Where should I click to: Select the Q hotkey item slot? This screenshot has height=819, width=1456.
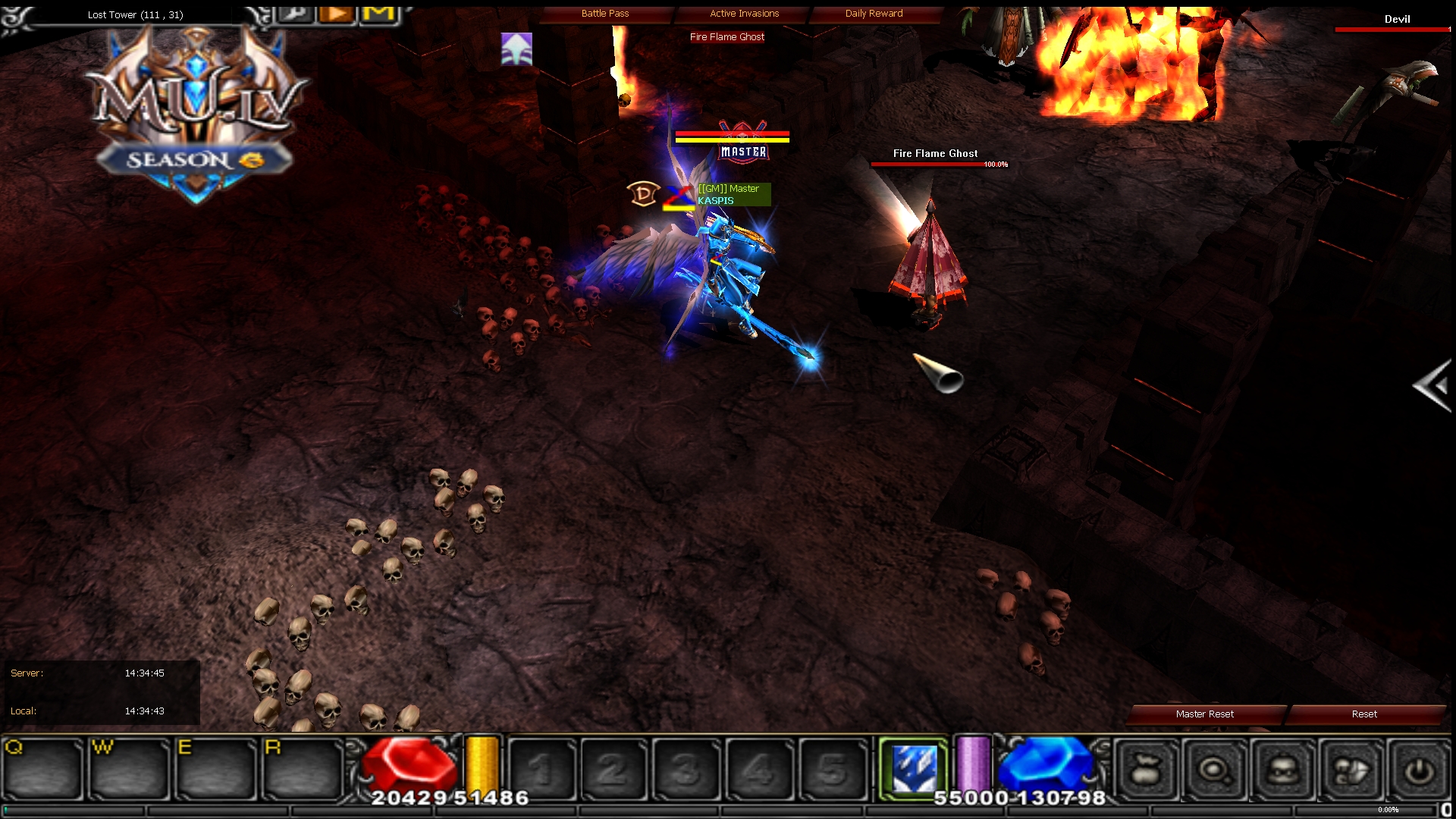point(43,770)
